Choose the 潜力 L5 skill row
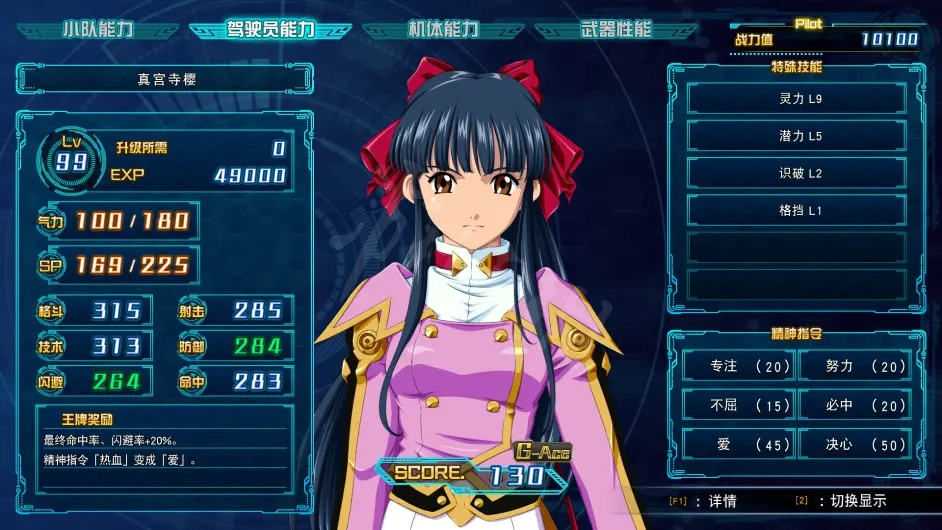Viewport: 942px width, 530px height. pos(797,136)
